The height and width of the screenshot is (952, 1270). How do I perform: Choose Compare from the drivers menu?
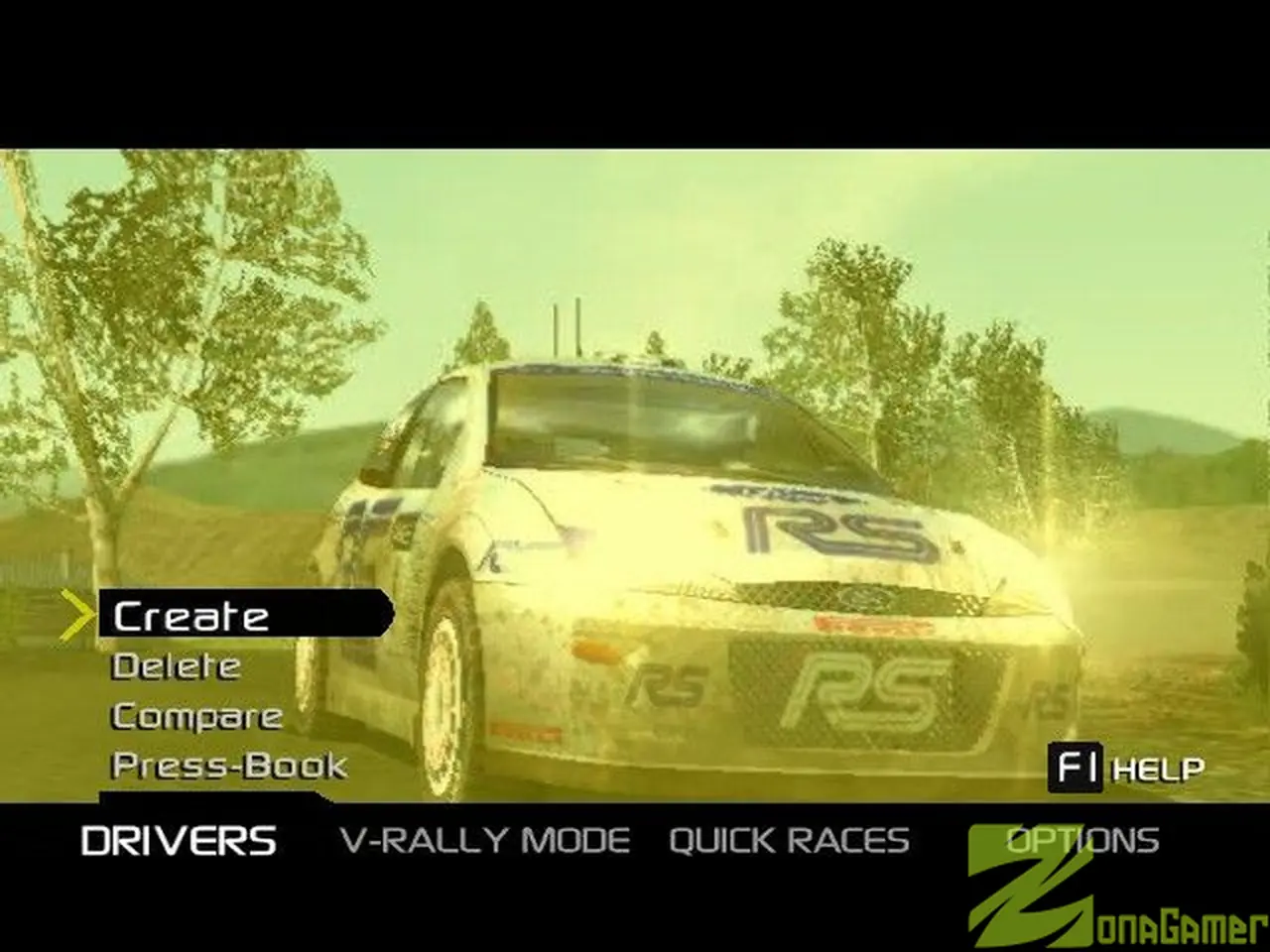click(x=195, y=715)
